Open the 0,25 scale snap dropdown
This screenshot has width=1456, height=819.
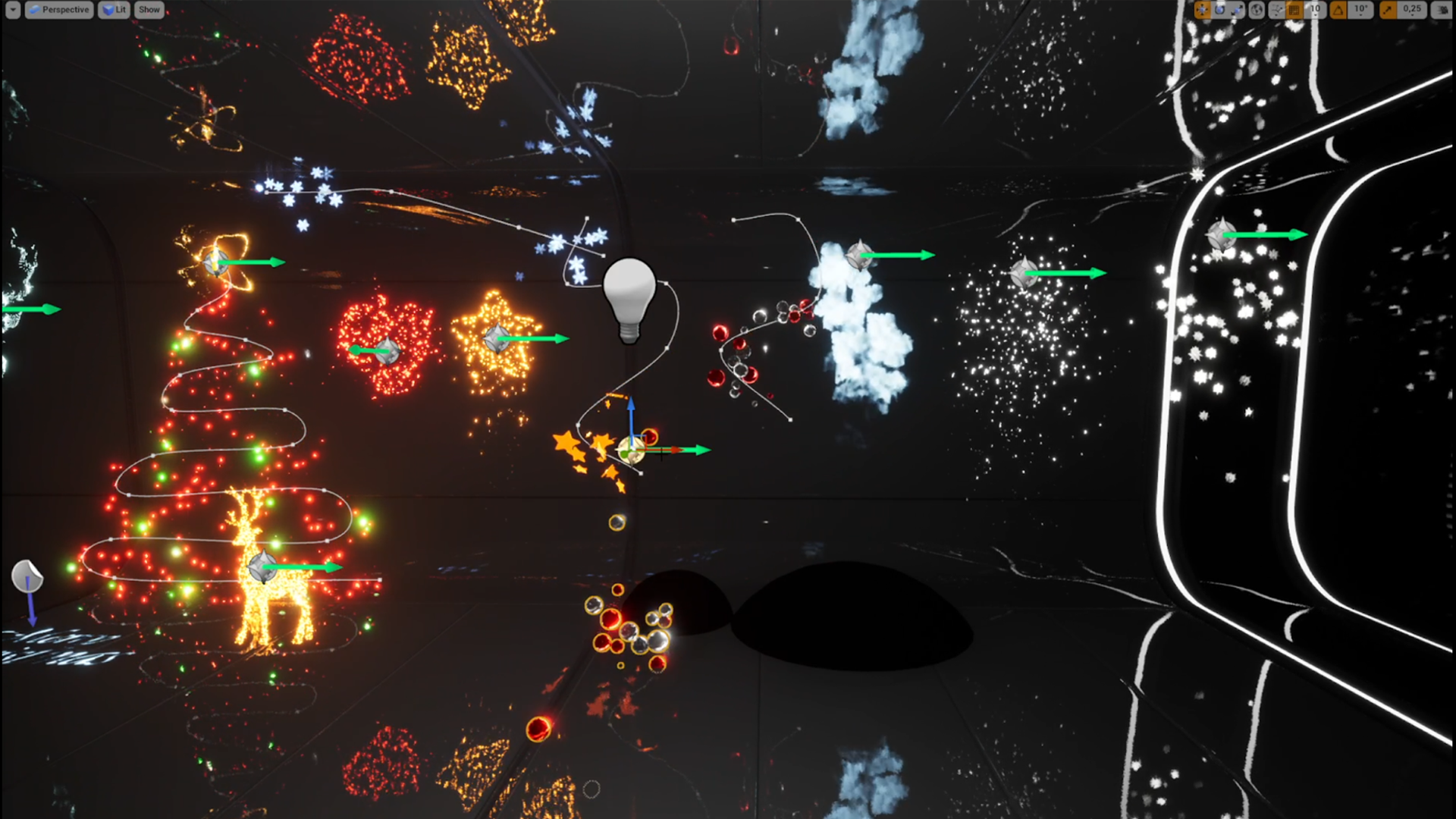pos(1412,10)
